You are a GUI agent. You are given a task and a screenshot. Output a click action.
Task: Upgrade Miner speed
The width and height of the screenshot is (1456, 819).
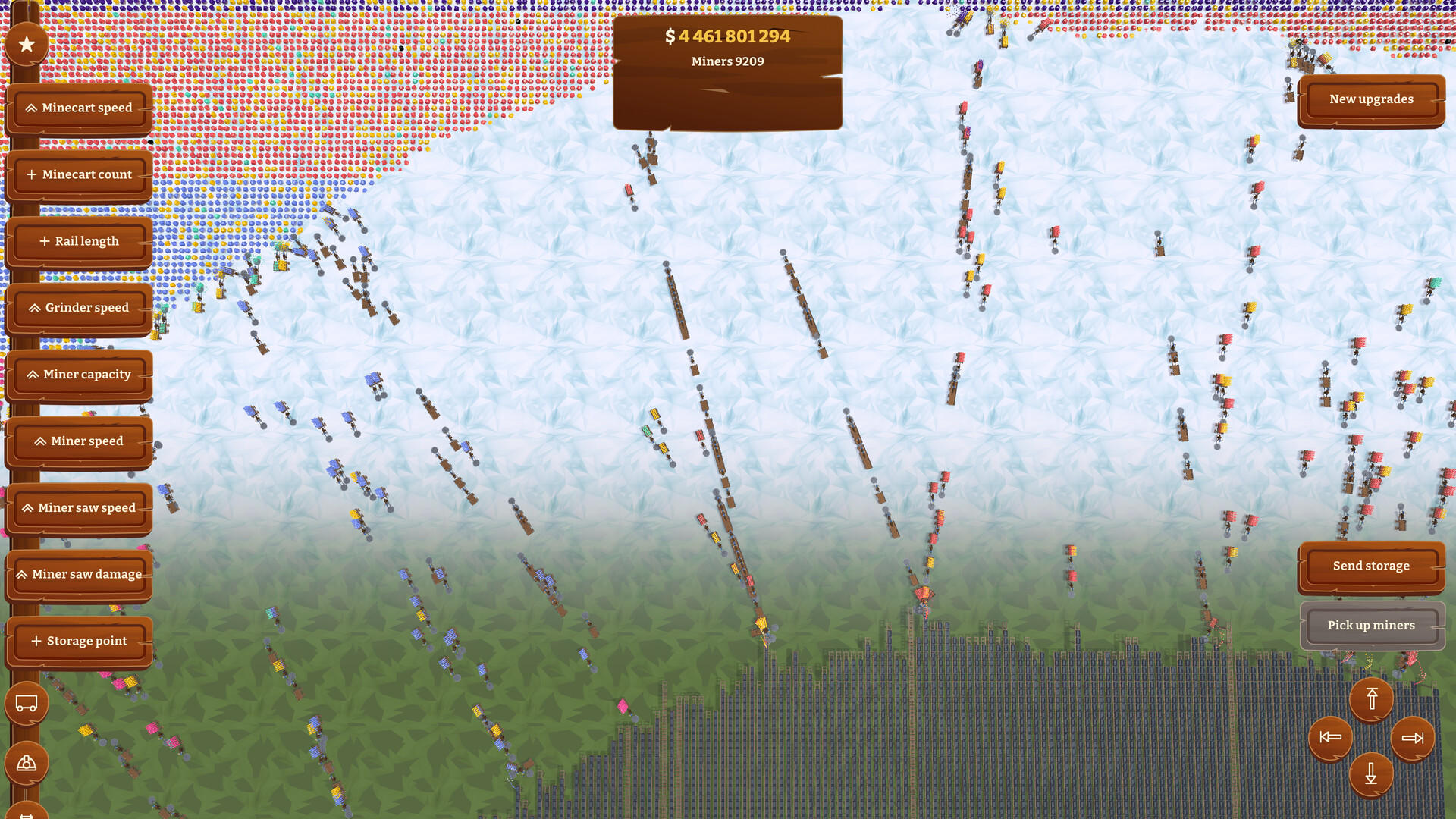tap(80, 441)
